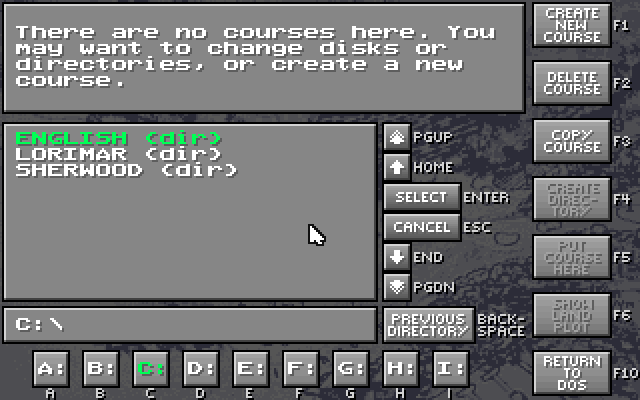Switch to drive A:
Viewport: 640px width, 400px height.
pos(50,368)
